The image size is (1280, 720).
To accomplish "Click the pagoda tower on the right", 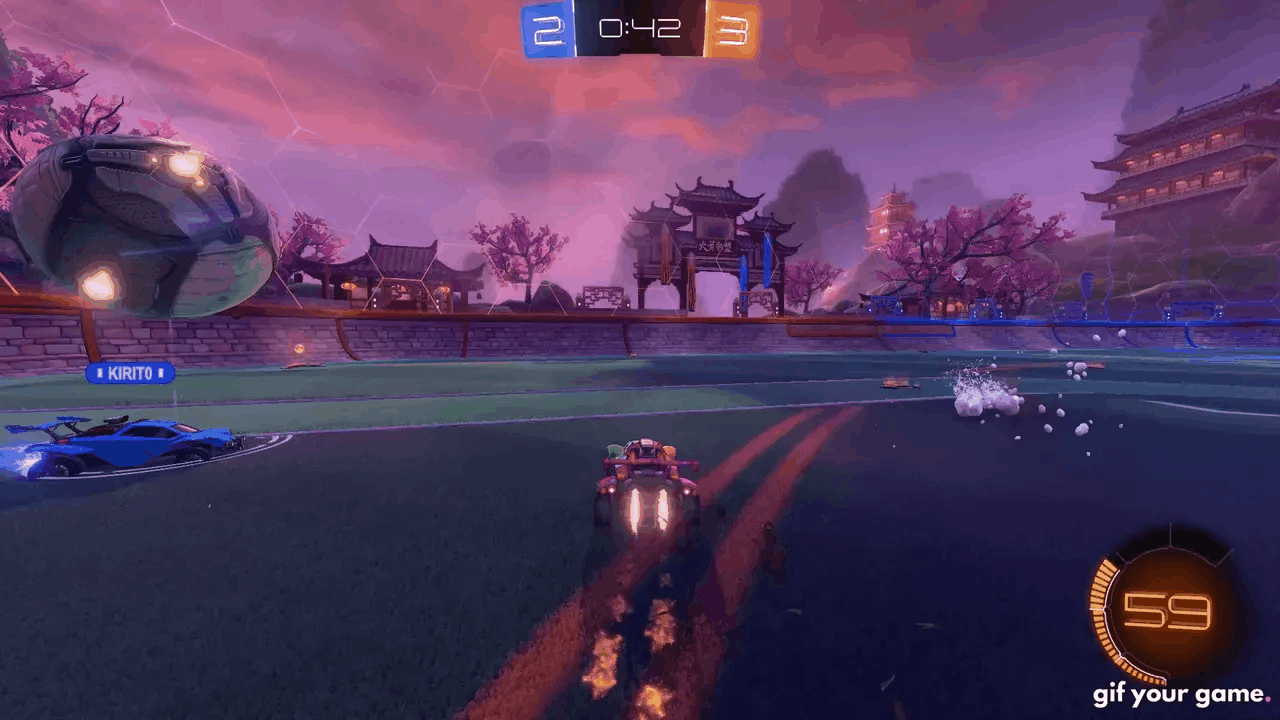I will coord(1190,170).
